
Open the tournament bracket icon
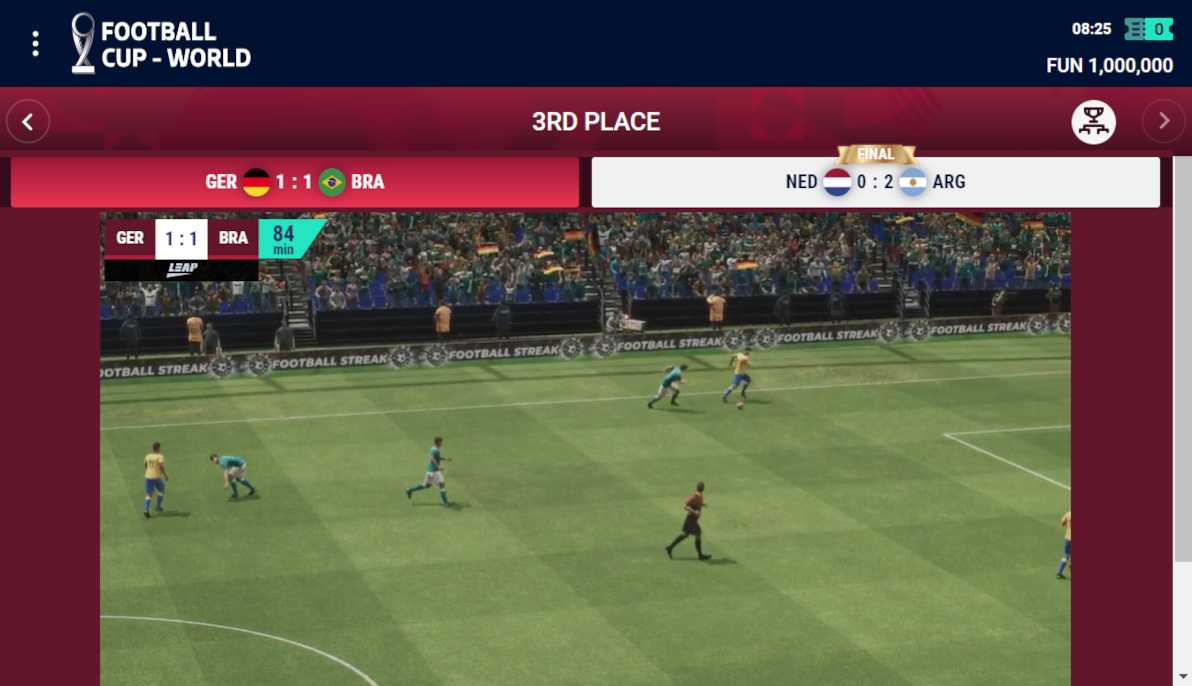point(1094,122)
